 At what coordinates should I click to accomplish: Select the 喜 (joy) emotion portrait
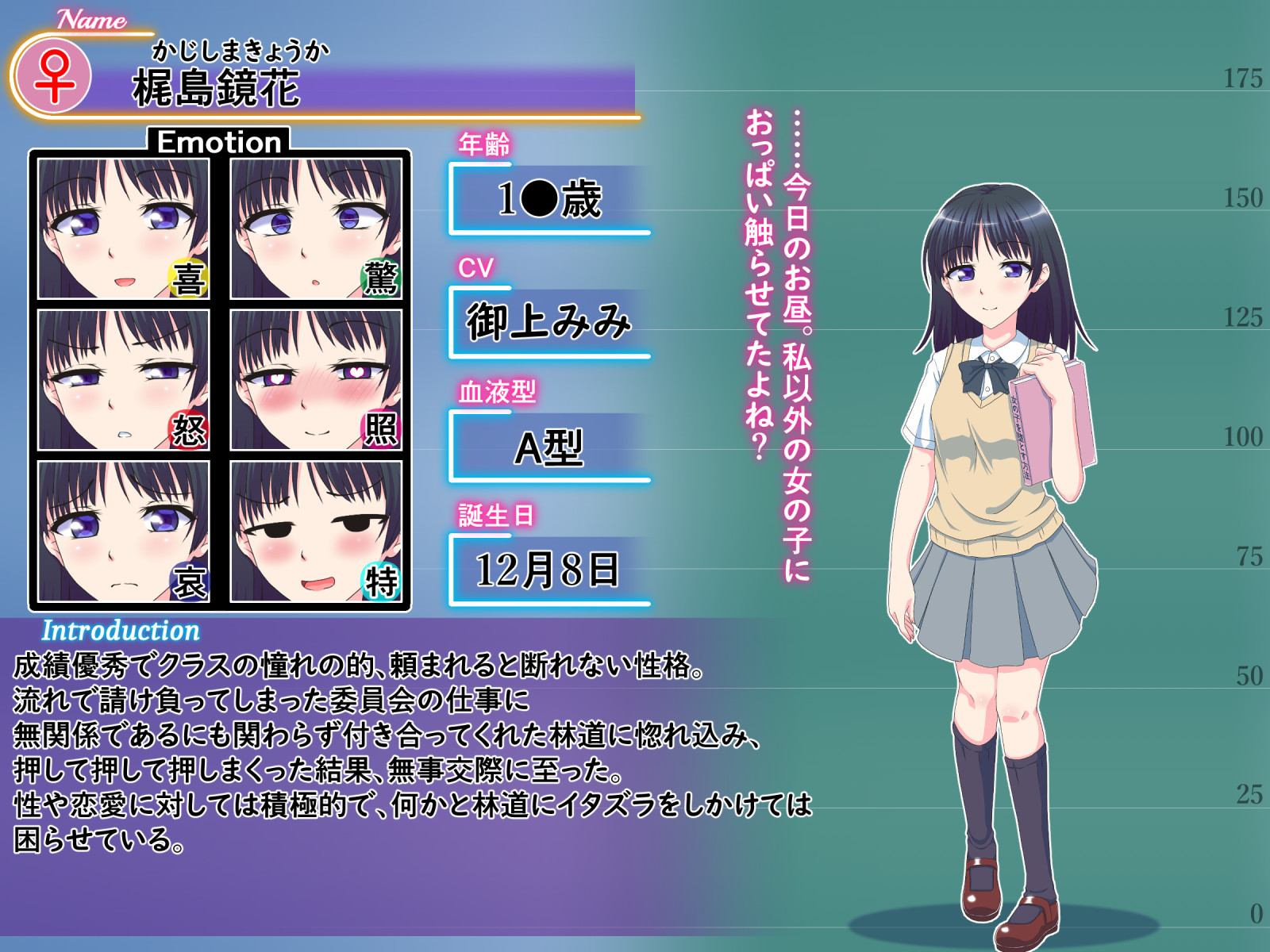tap(124, 228)
